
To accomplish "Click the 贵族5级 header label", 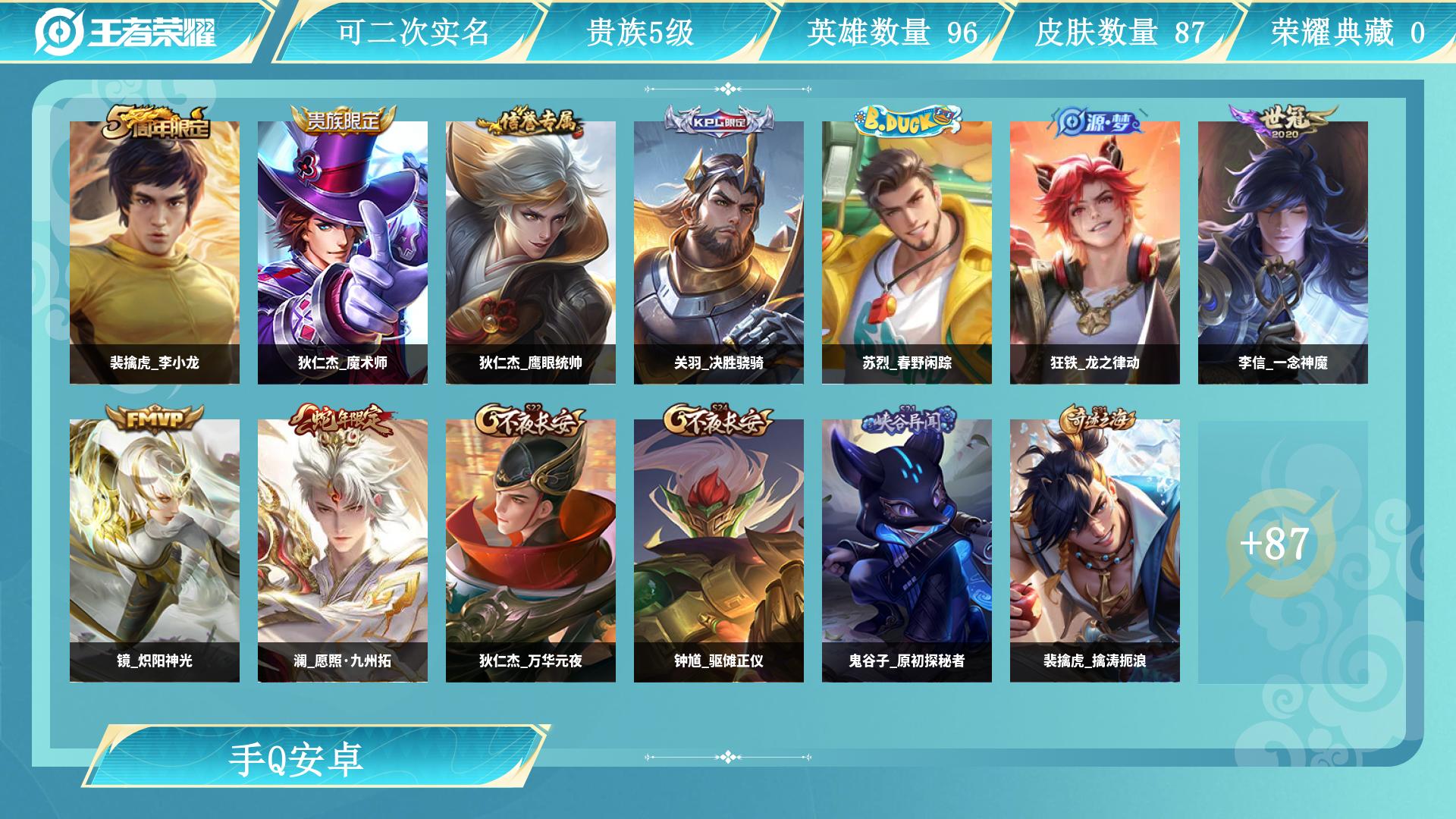I will [641, 32].
